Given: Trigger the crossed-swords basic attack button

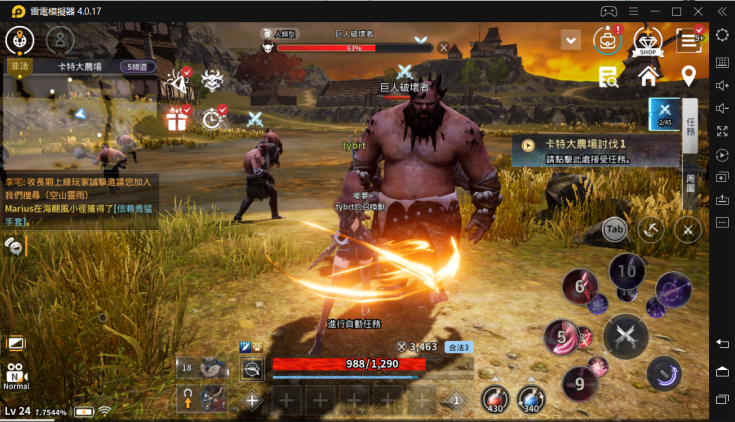Looking at the screenshot, I should [627, 335].
